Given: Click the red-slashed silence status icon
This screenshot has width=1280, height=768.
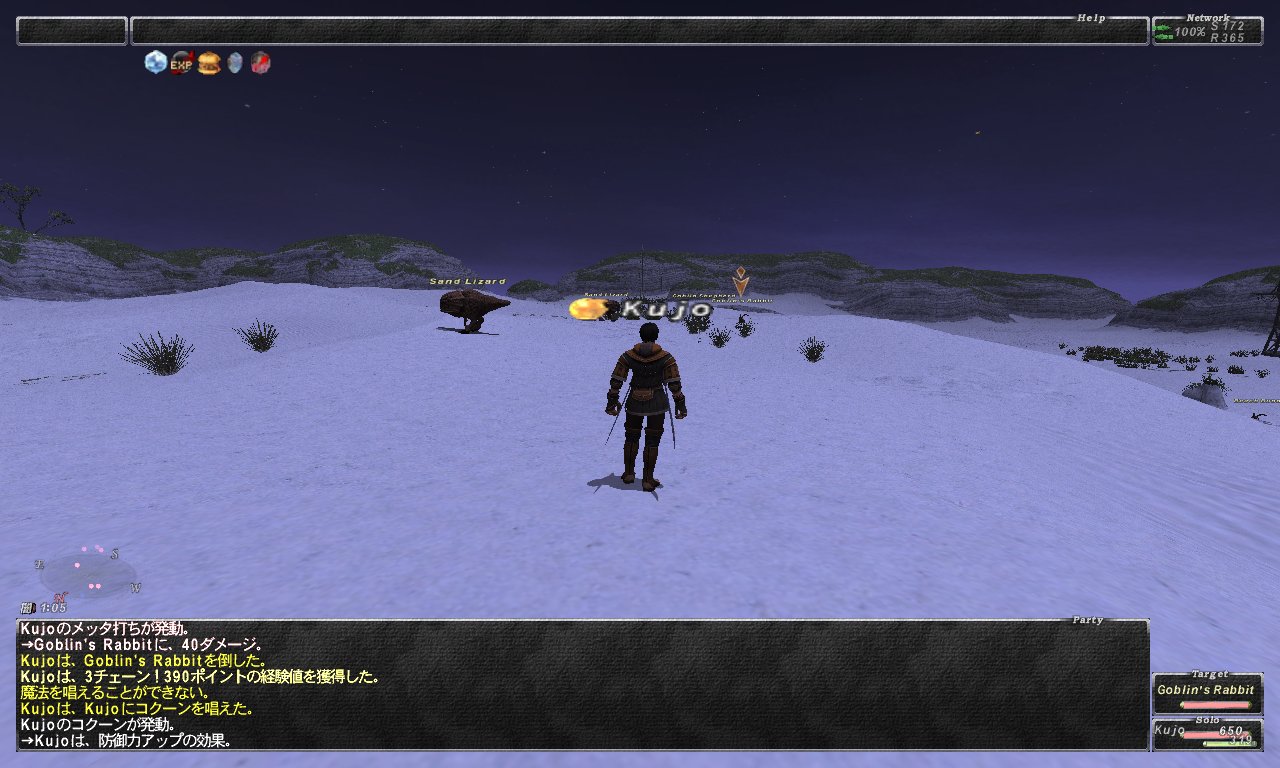Looking at the screenshot, I should [260, 64].
